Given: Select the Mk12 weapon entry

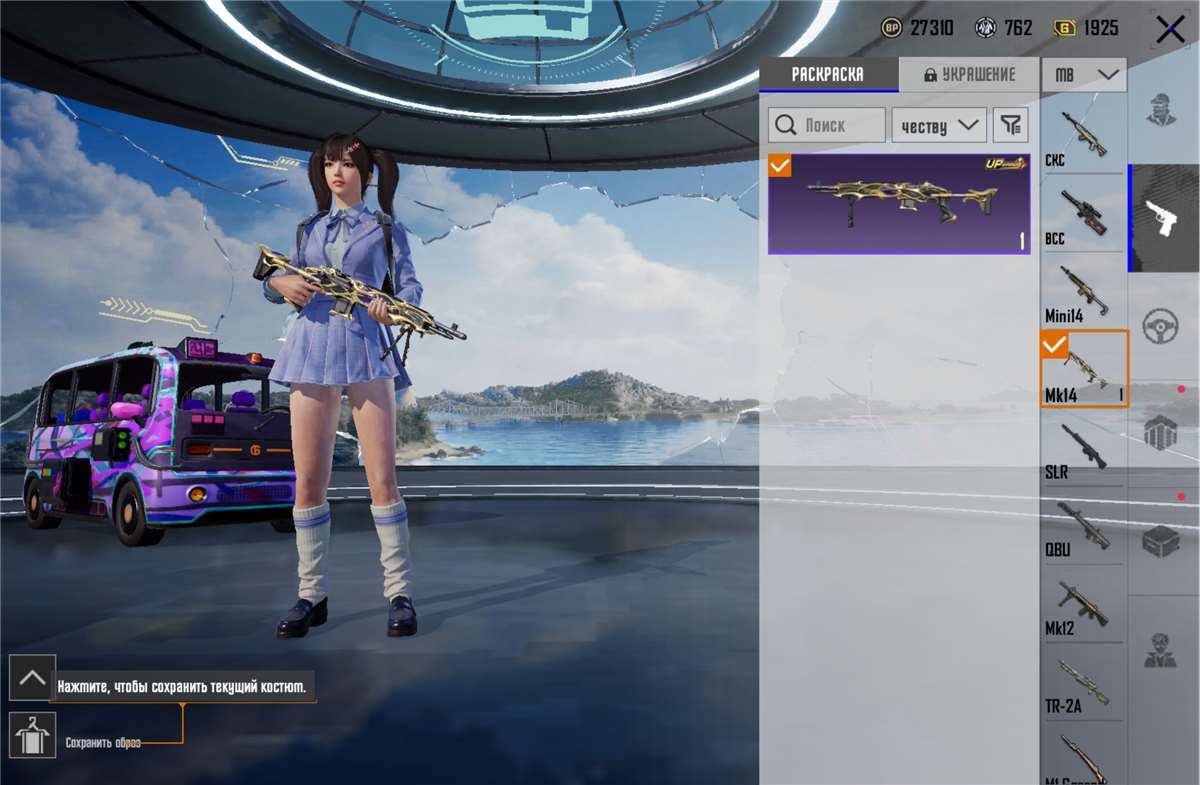Looking at the screenshot, I should tap(1083, 605).
